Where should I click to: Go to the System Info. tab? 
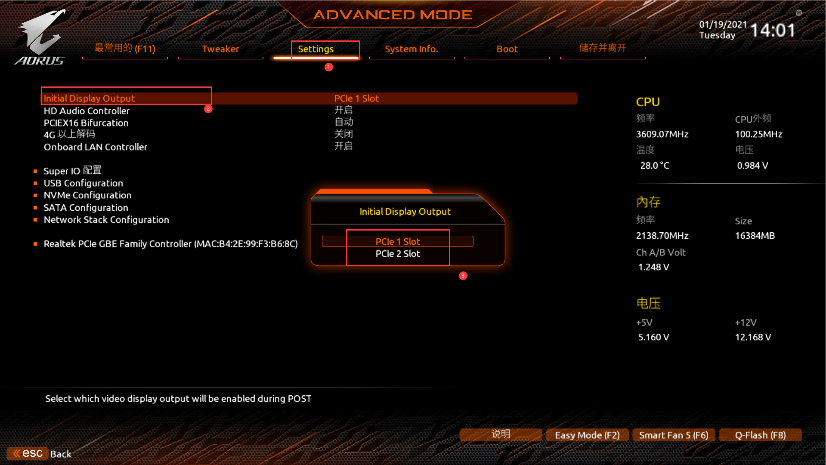(411, 49)
